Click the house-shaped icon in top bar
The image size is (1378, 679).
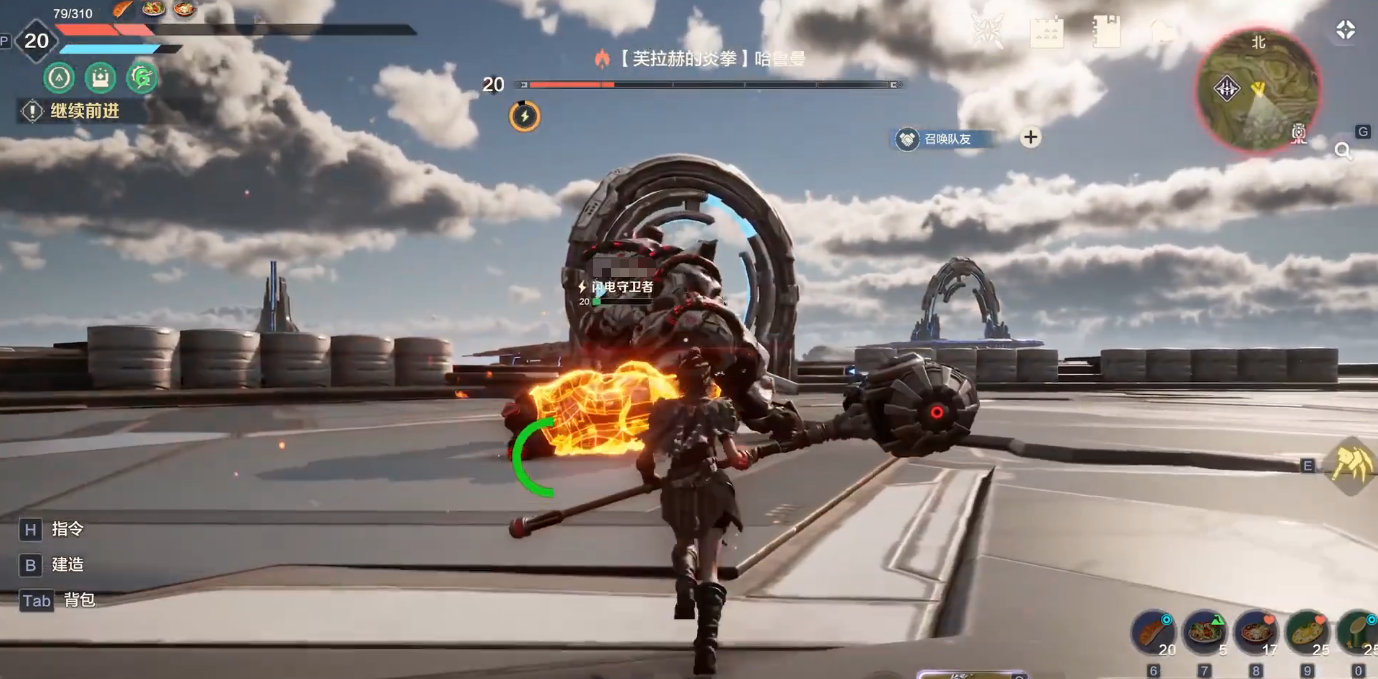1165,32
